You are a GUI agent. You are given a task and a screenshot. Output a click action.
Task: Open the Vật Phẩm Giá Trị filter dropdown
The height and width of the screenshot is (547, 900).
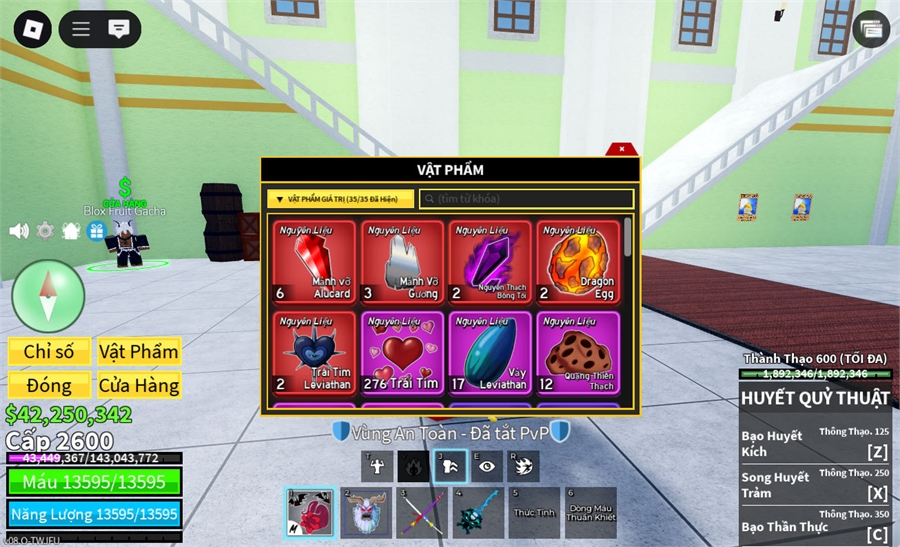click(340, 199)
